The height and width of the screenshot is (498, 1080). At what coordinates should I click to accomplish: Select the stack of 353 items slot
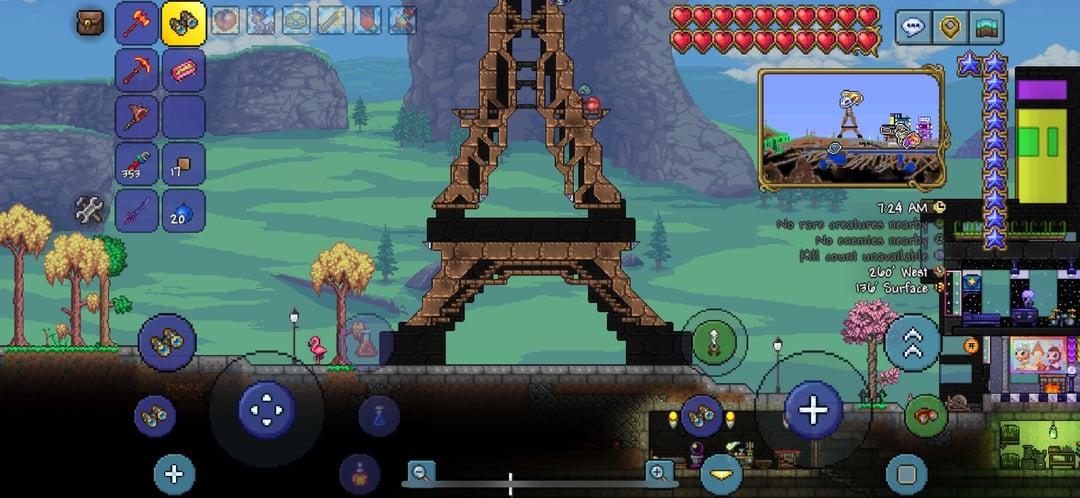137,163
